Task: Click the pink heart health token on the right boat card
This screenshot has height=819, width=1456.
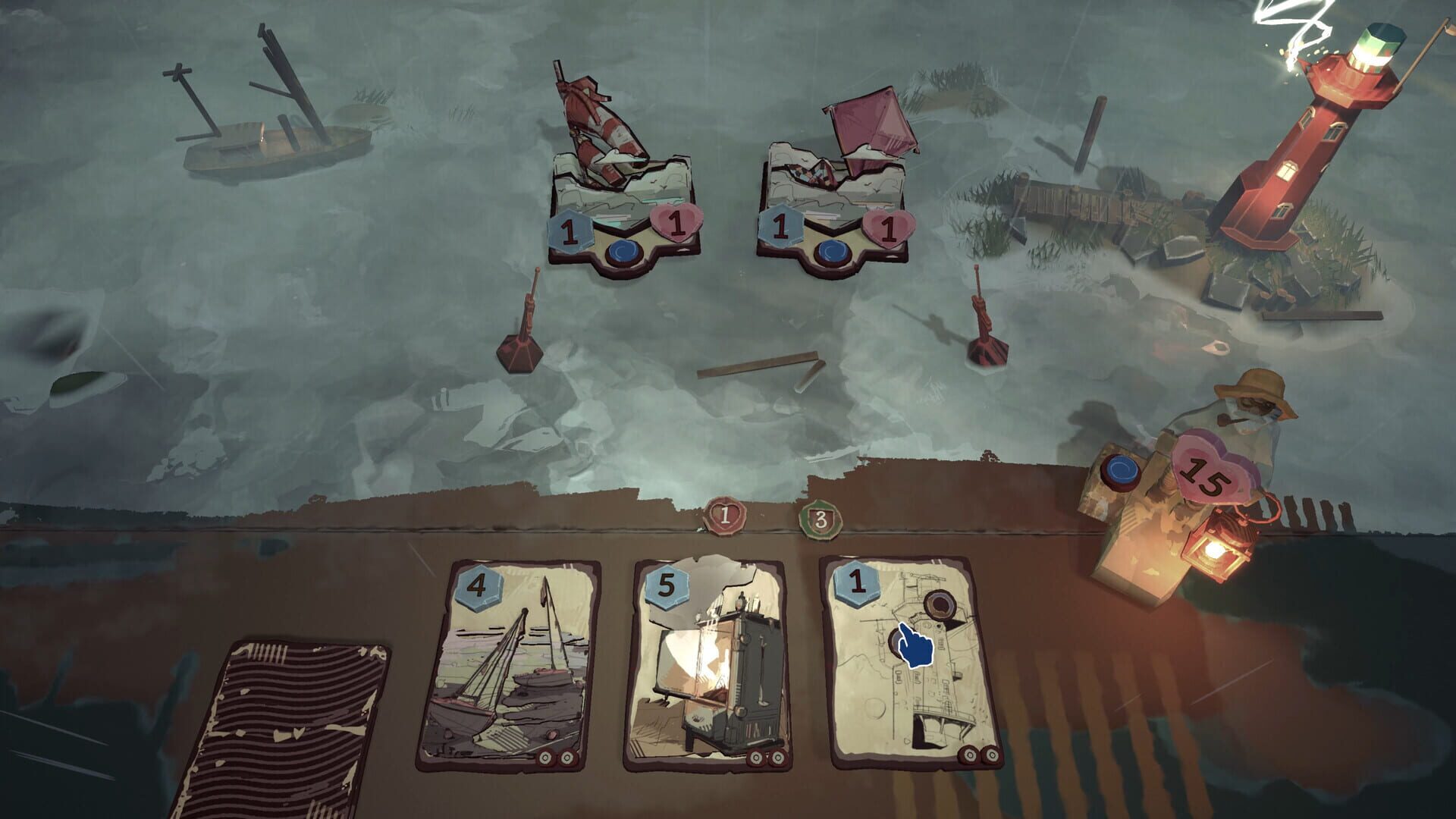Action: [x=889, y=227]
